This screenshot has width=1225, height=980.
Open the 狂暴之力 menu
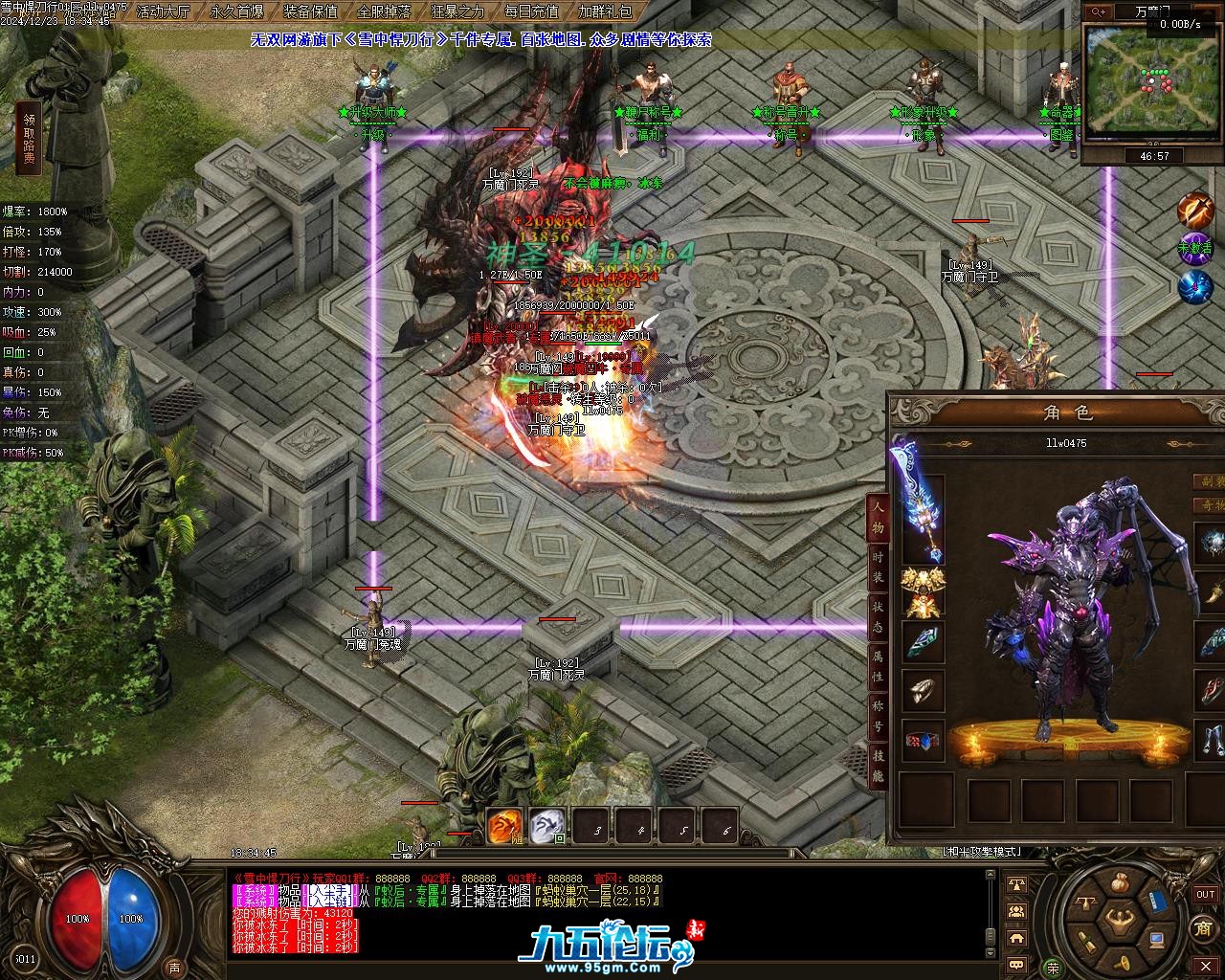457,11
